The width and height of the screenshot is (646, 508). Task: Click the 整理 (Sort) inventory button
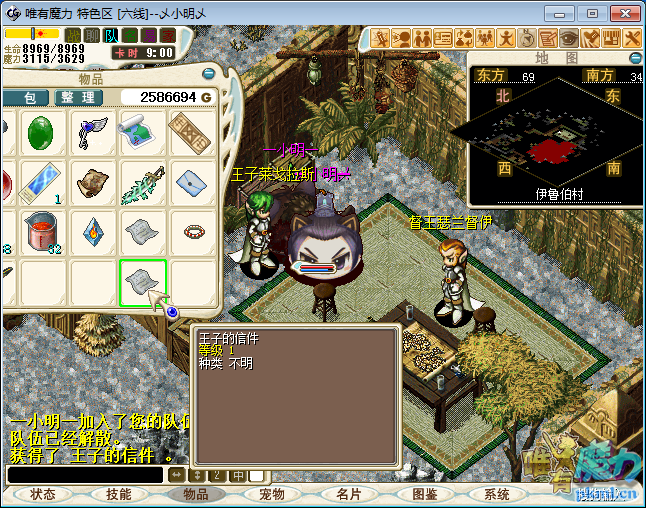point(76,97)
